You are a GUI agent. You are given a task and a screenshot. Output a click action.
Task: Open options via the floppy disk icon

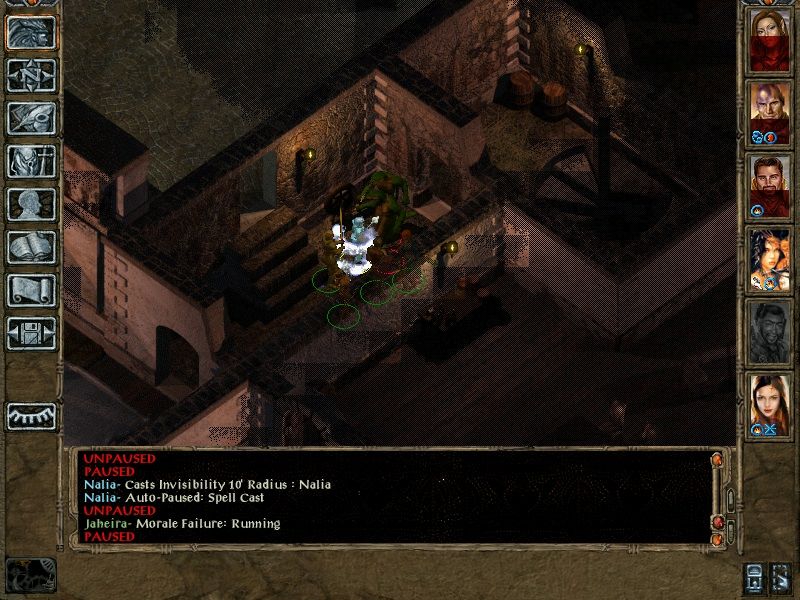(31, 333)
